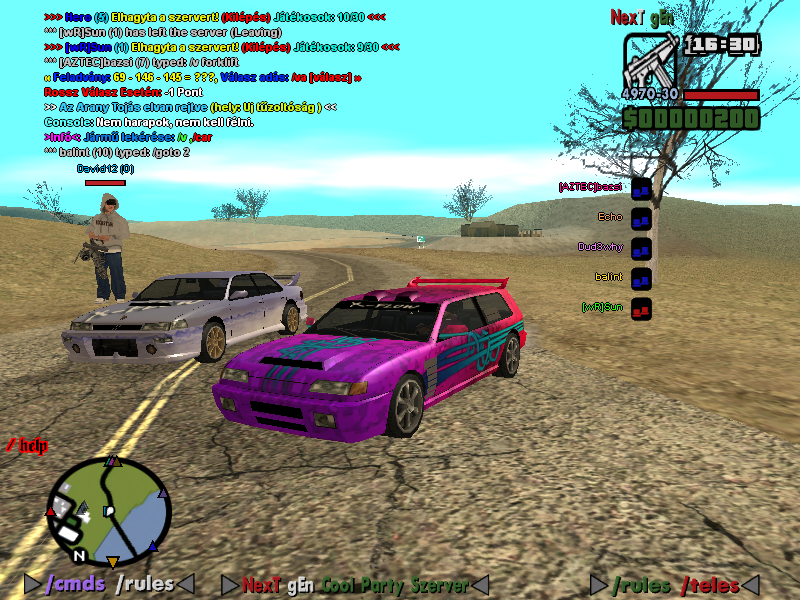This screenshot has width=800, height=600.
Task: Select the red icon beside [wR]Sun
Action: coord(641,308)
